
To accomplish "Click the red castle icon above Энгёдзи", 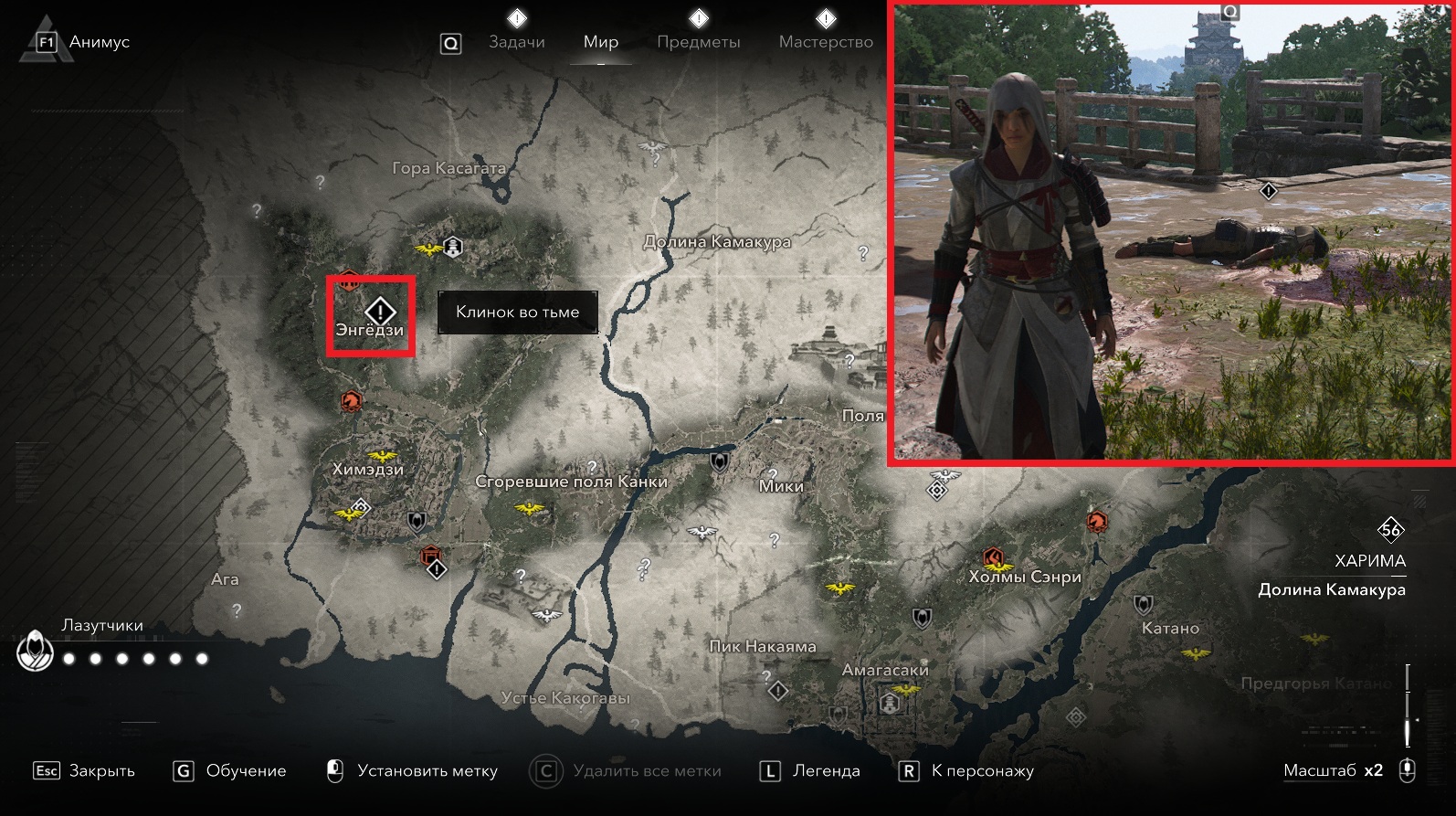I will pyautogui.click(x=350, y=281).
